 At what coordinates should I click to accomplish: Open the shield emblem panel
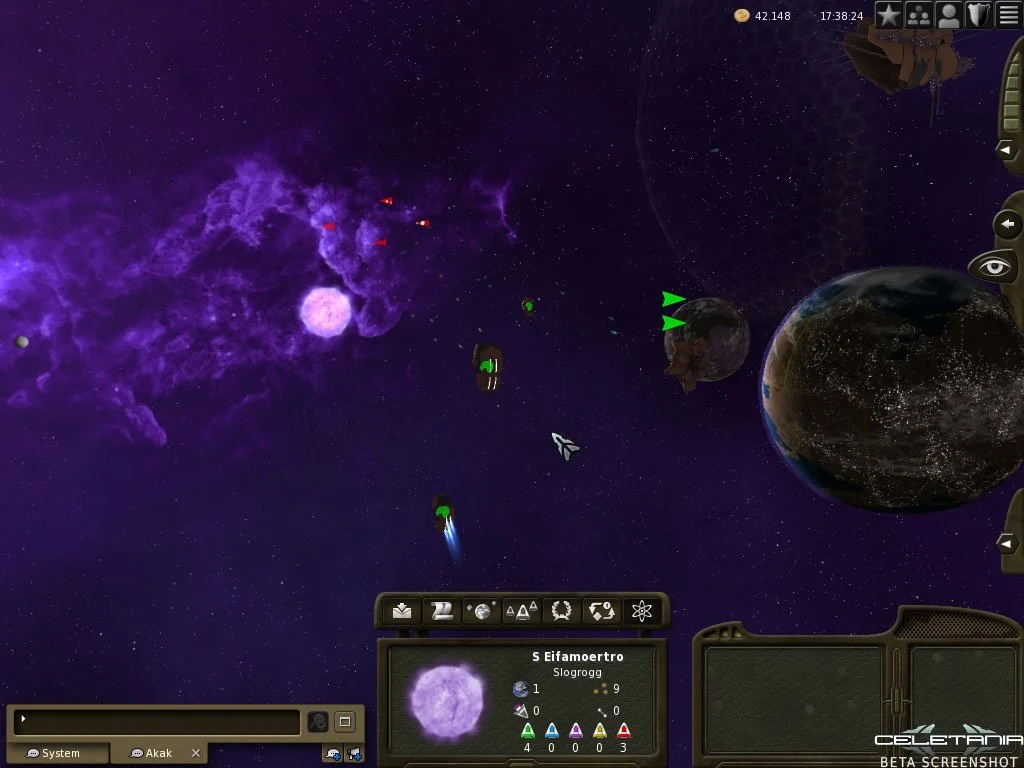(x=978, y=15)
